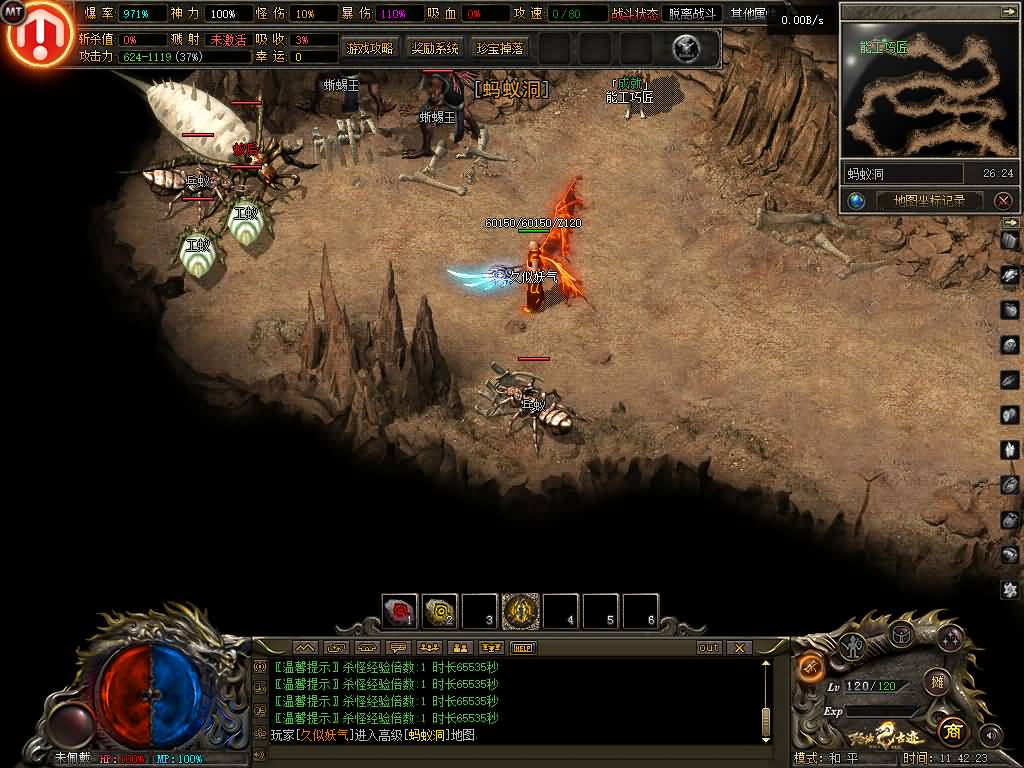
Task: Open the cave minimap
Action: pos(923,89)
